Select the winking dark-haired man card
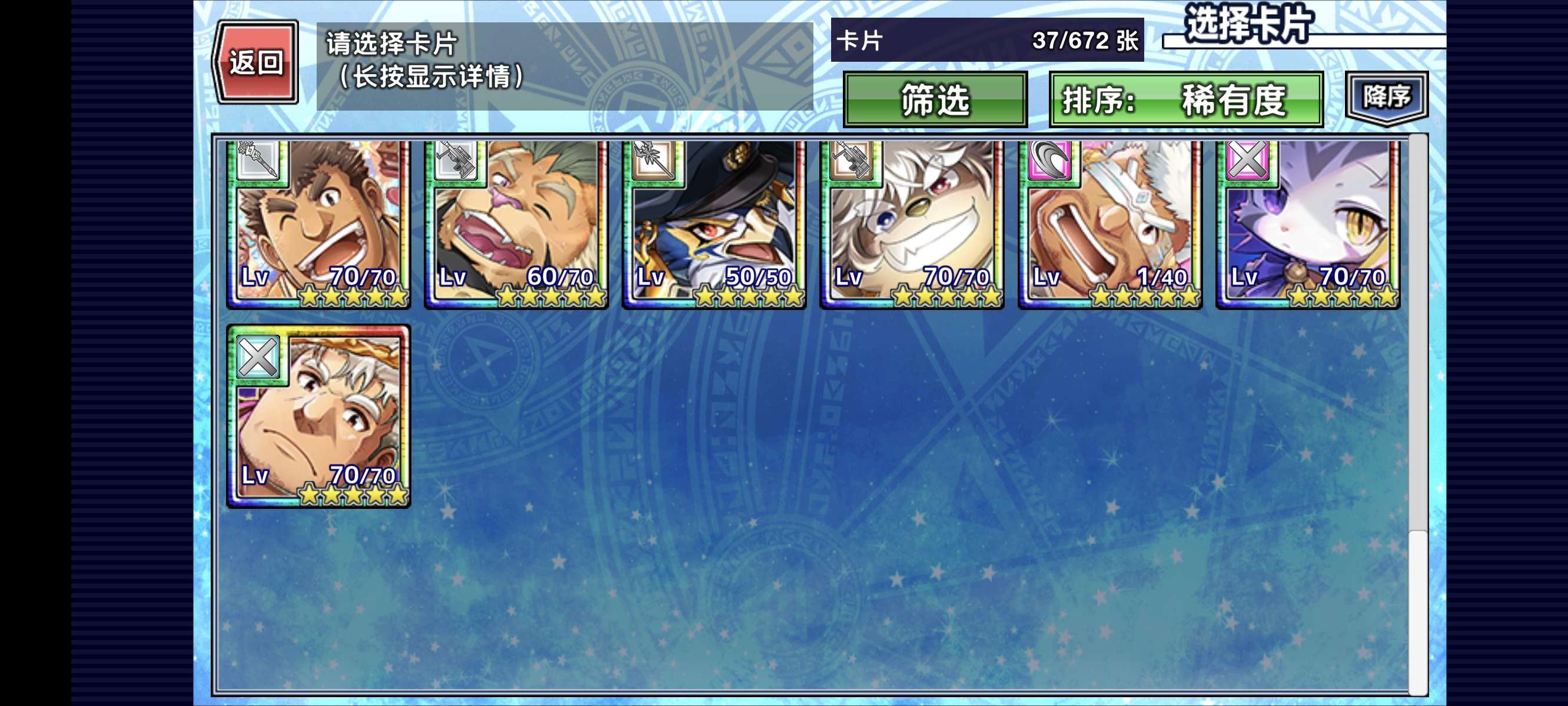This screenshot has width=1568, height=706. (x=318, y=224)
